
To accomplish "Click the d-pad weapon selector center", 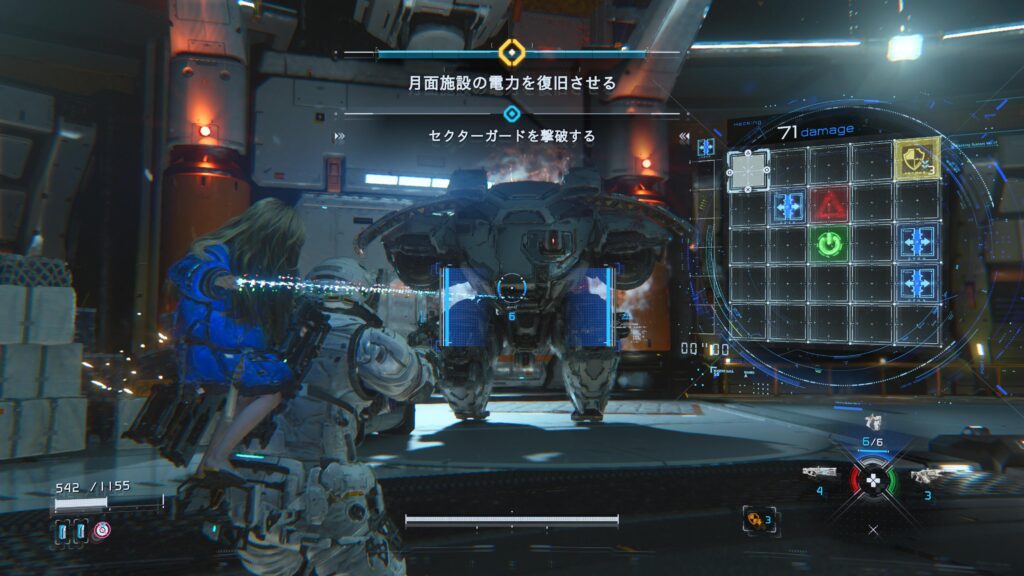I will click(x=873, y=479).
